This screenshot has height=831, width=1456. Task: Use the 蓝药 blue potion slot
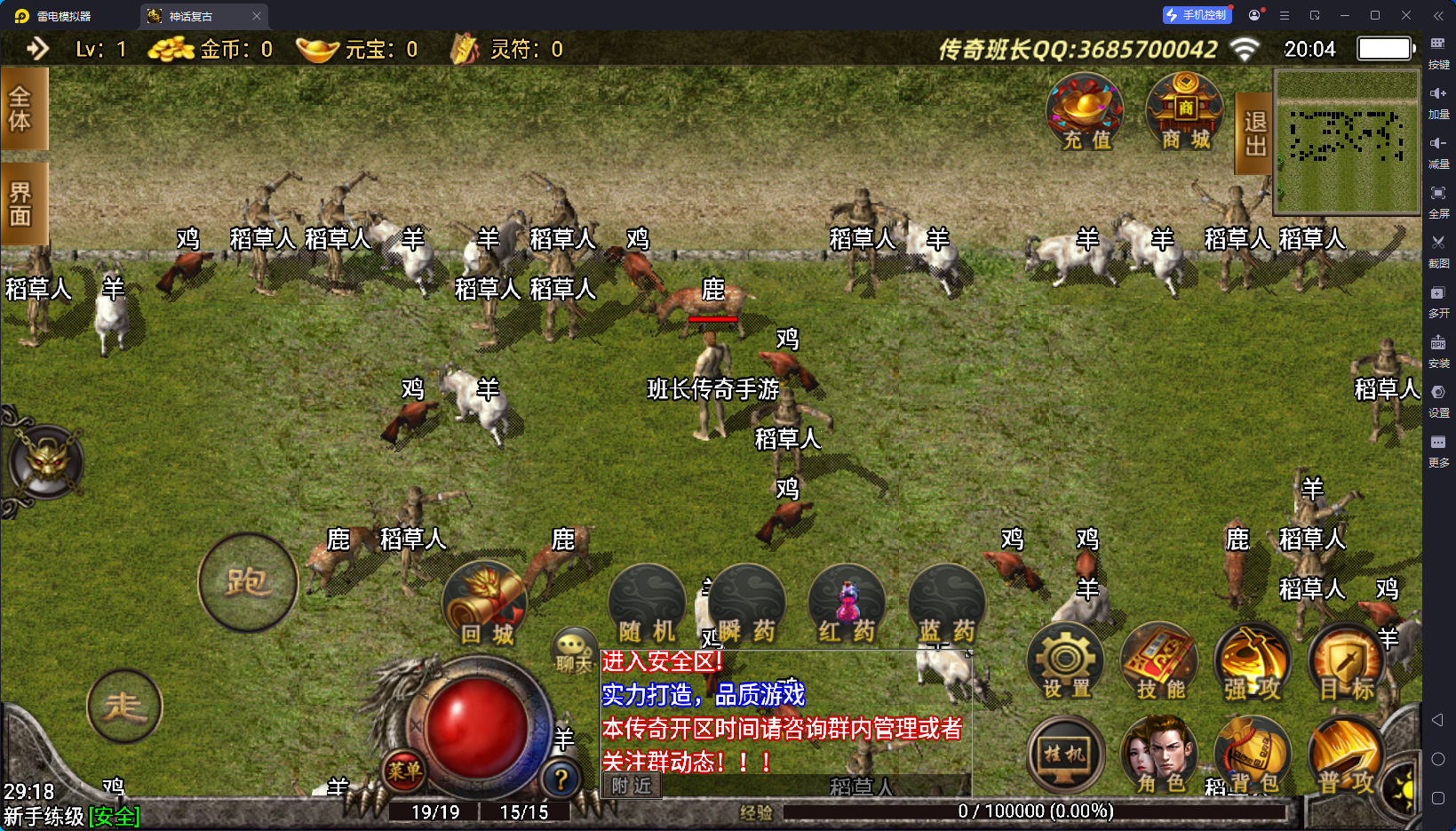(947, 606)
